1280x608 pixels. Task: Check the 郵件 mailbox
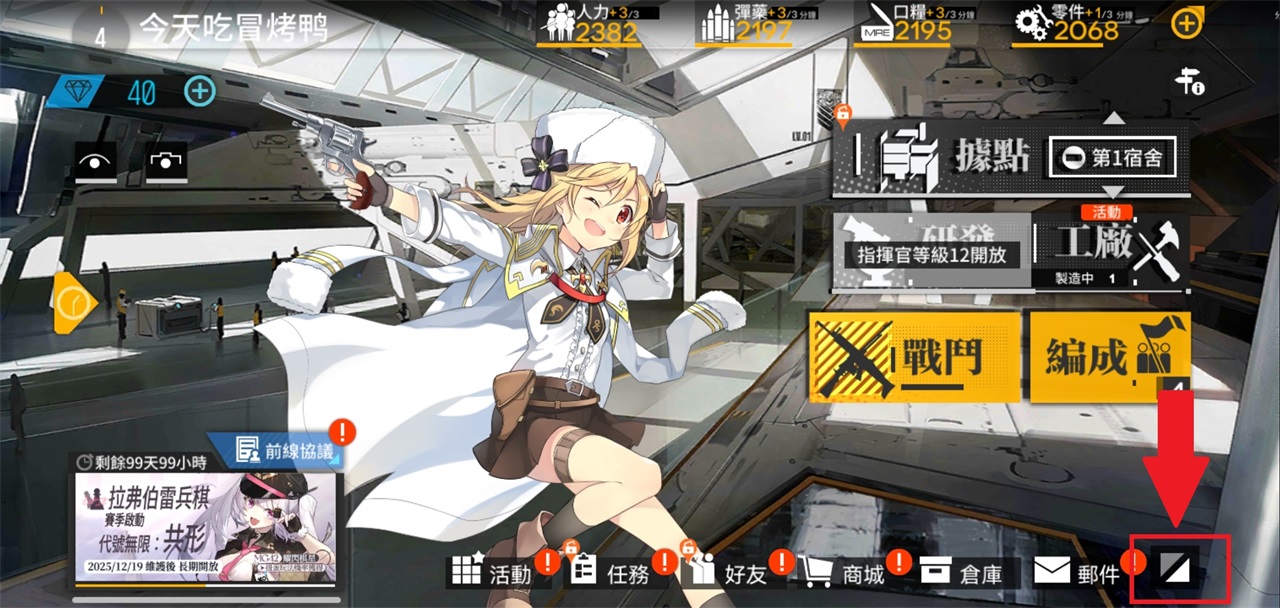[1078, 573]
